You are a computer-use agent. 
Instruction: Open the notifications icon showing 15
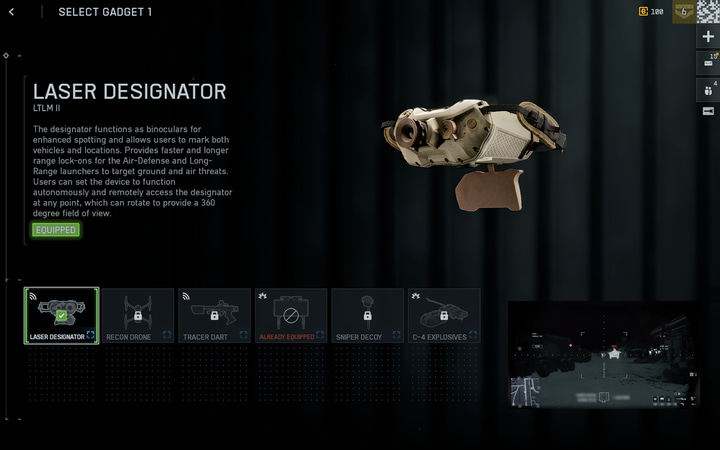[708, 62]
